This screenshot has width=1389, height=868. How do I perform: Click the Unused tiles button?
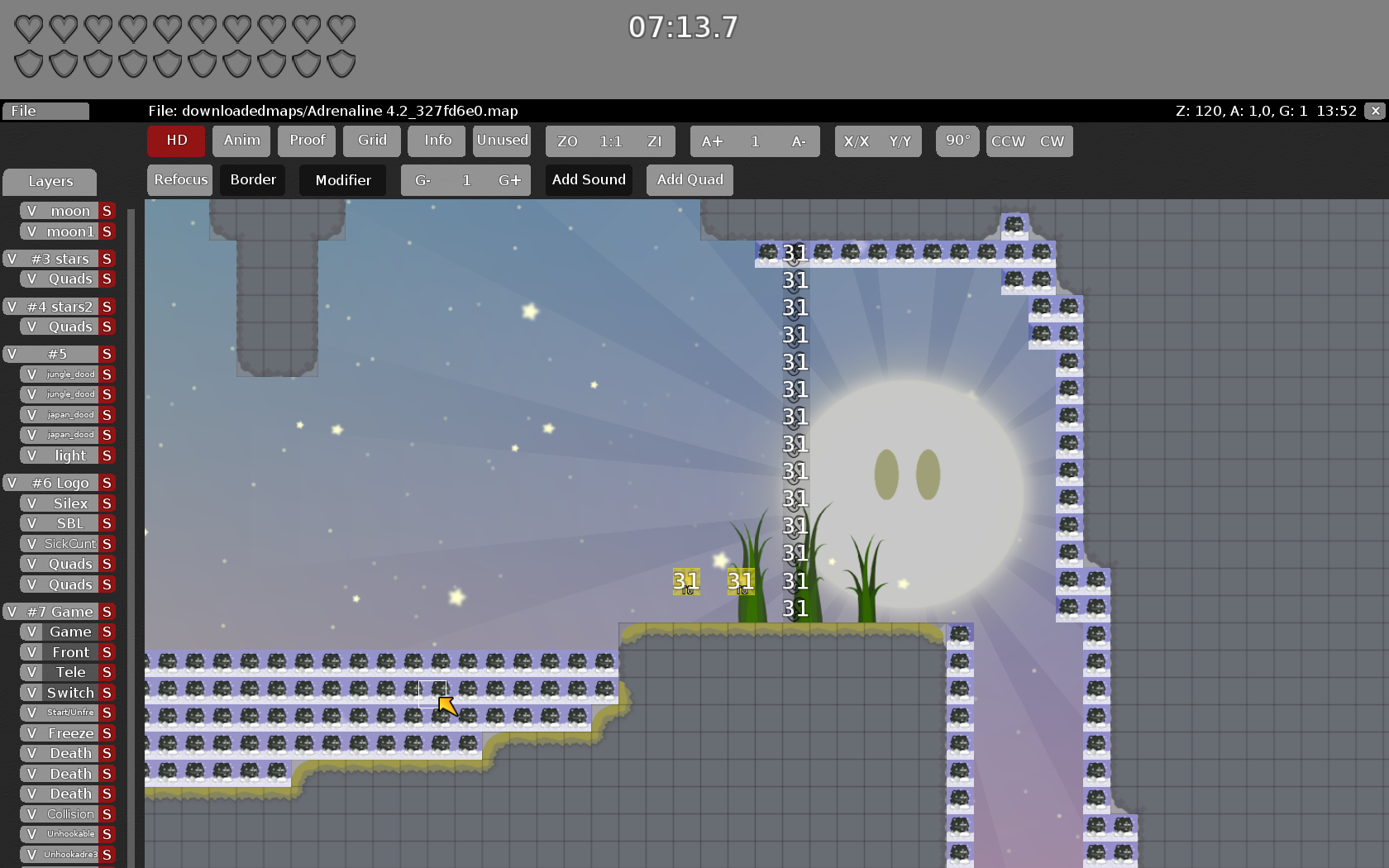click(502, 141)
